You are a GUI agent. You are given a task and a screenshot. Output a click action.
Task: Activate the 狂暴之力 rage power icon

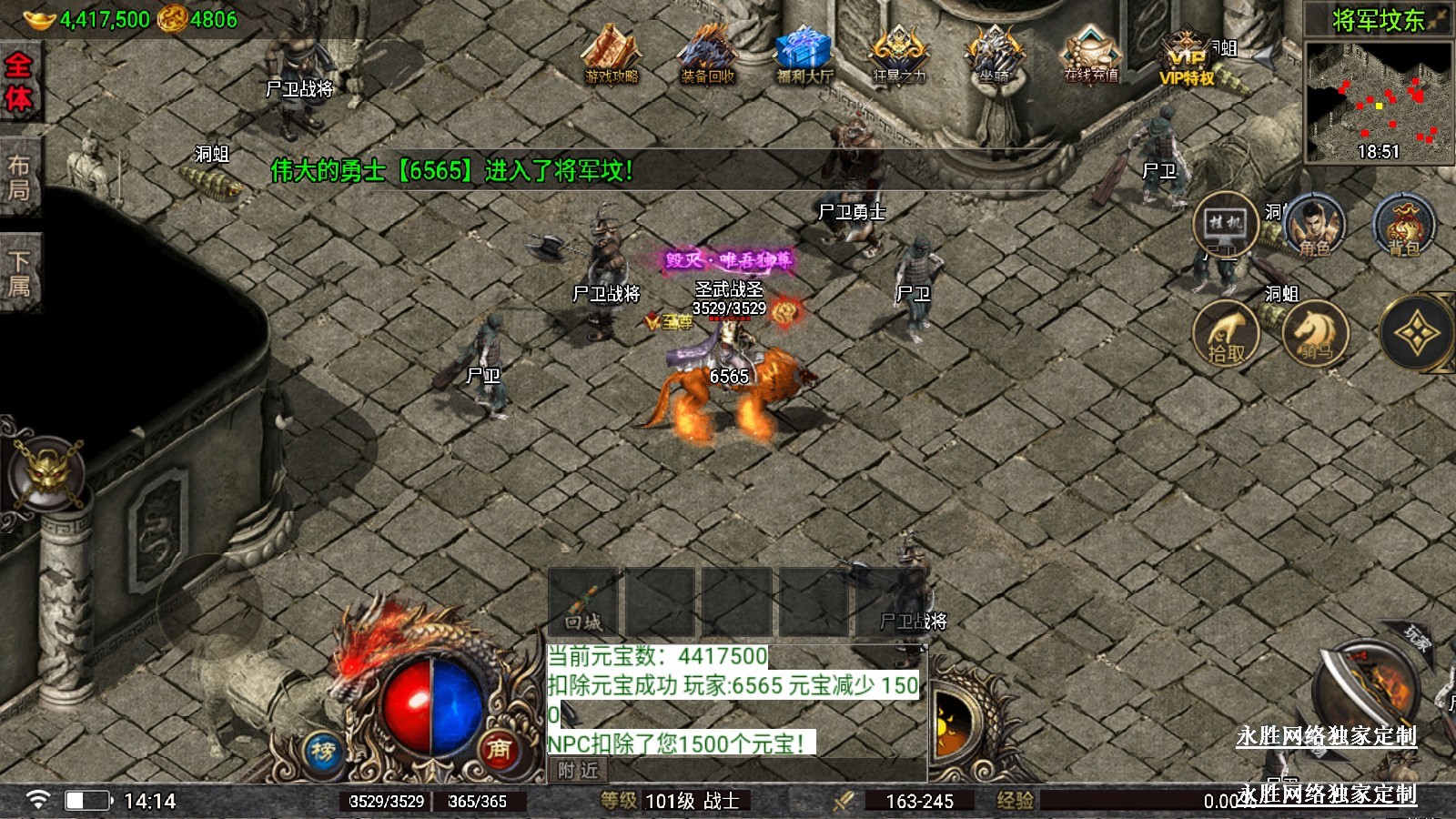tap(899, 56)
